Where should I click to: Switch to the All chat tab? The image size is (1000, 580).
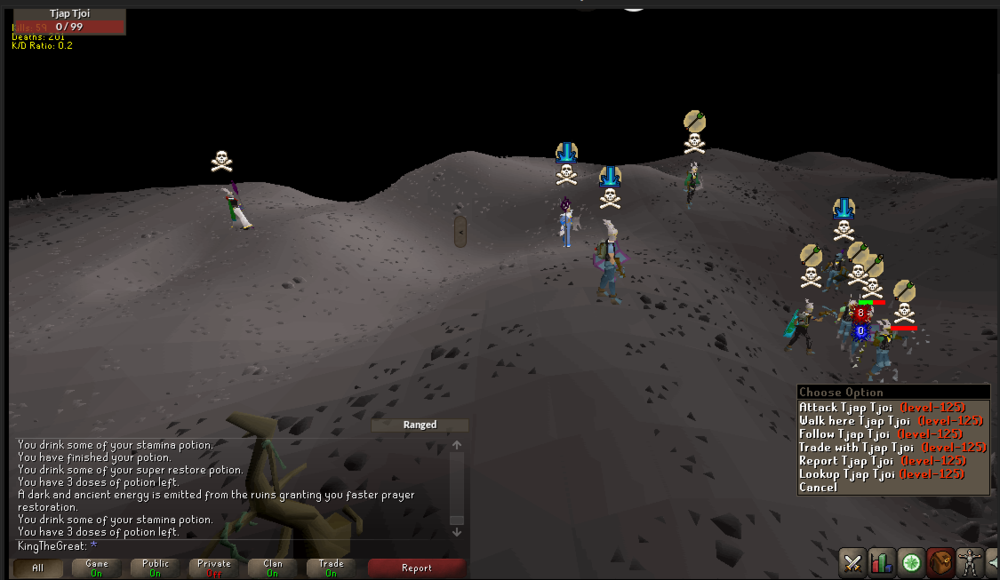pos(38,568)
